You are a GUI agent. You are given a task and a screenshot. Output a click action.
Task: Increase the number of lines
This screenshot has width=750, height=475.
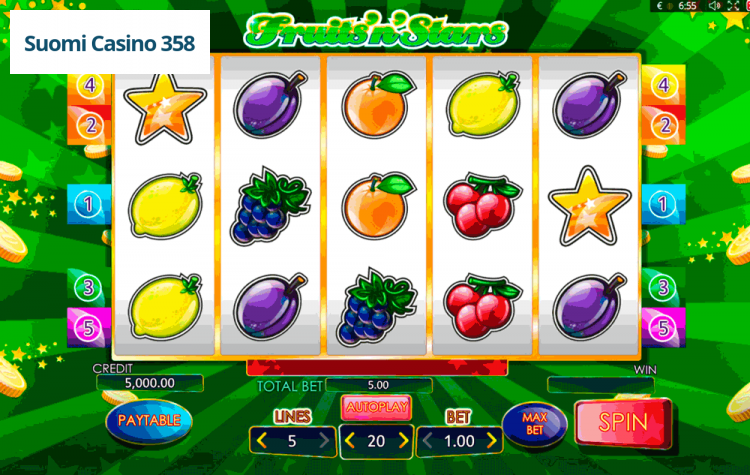323,440
